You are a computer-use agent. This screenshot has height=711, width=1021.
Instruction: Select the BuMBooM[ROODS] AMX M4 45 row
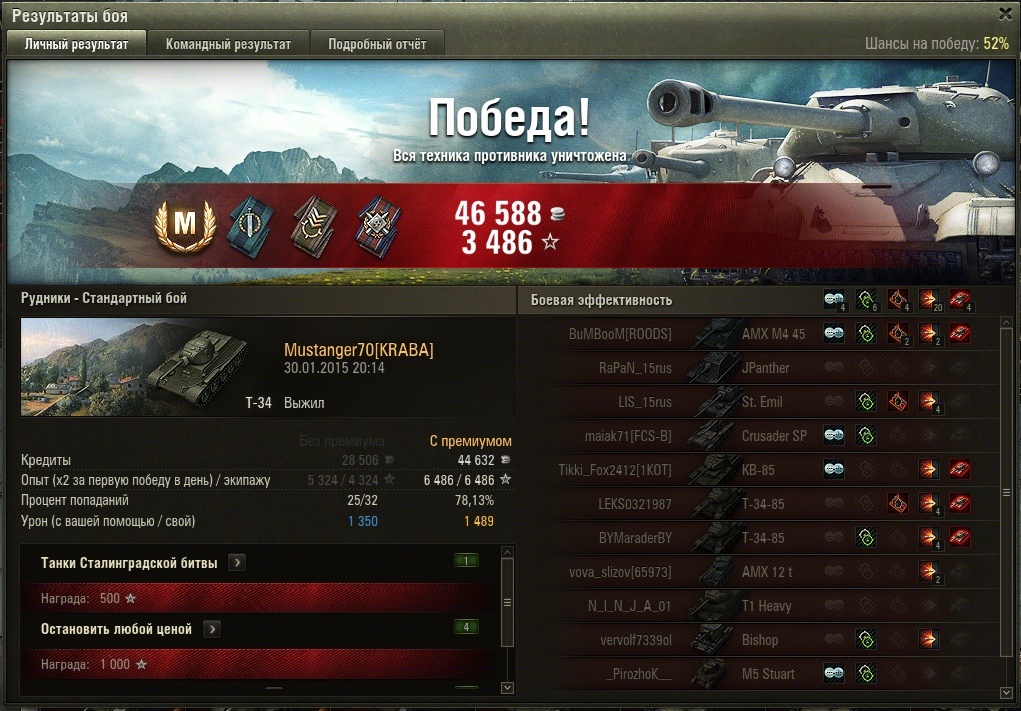point(760,334)
